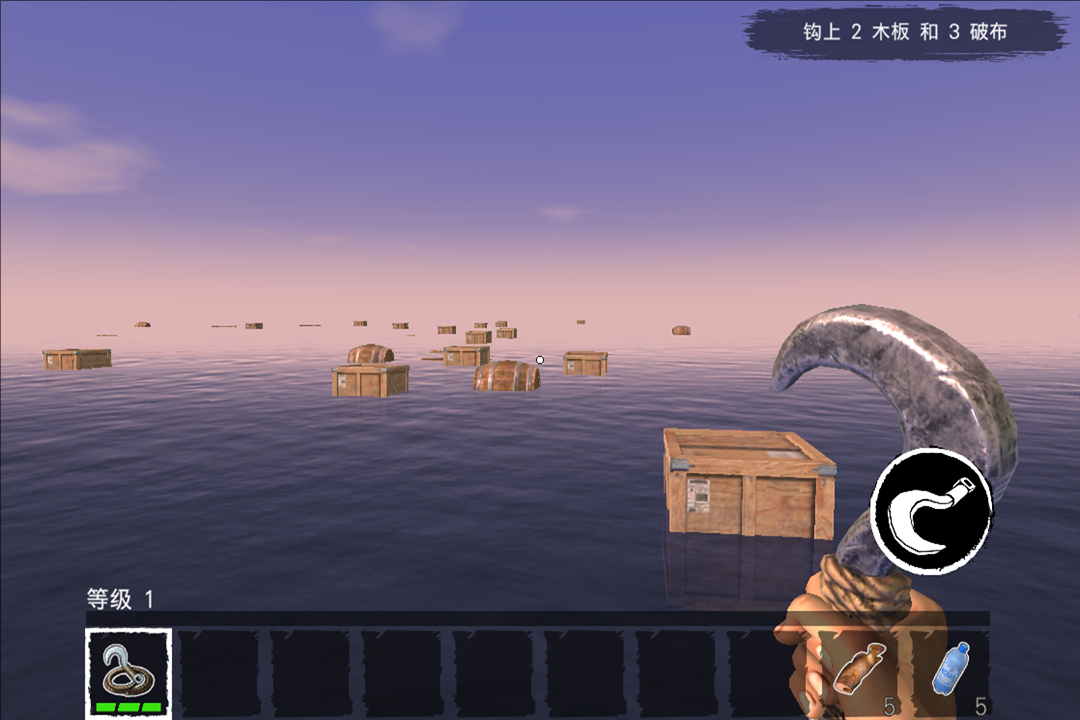Select the hook and rope hotbar slot

pos(128,672)
